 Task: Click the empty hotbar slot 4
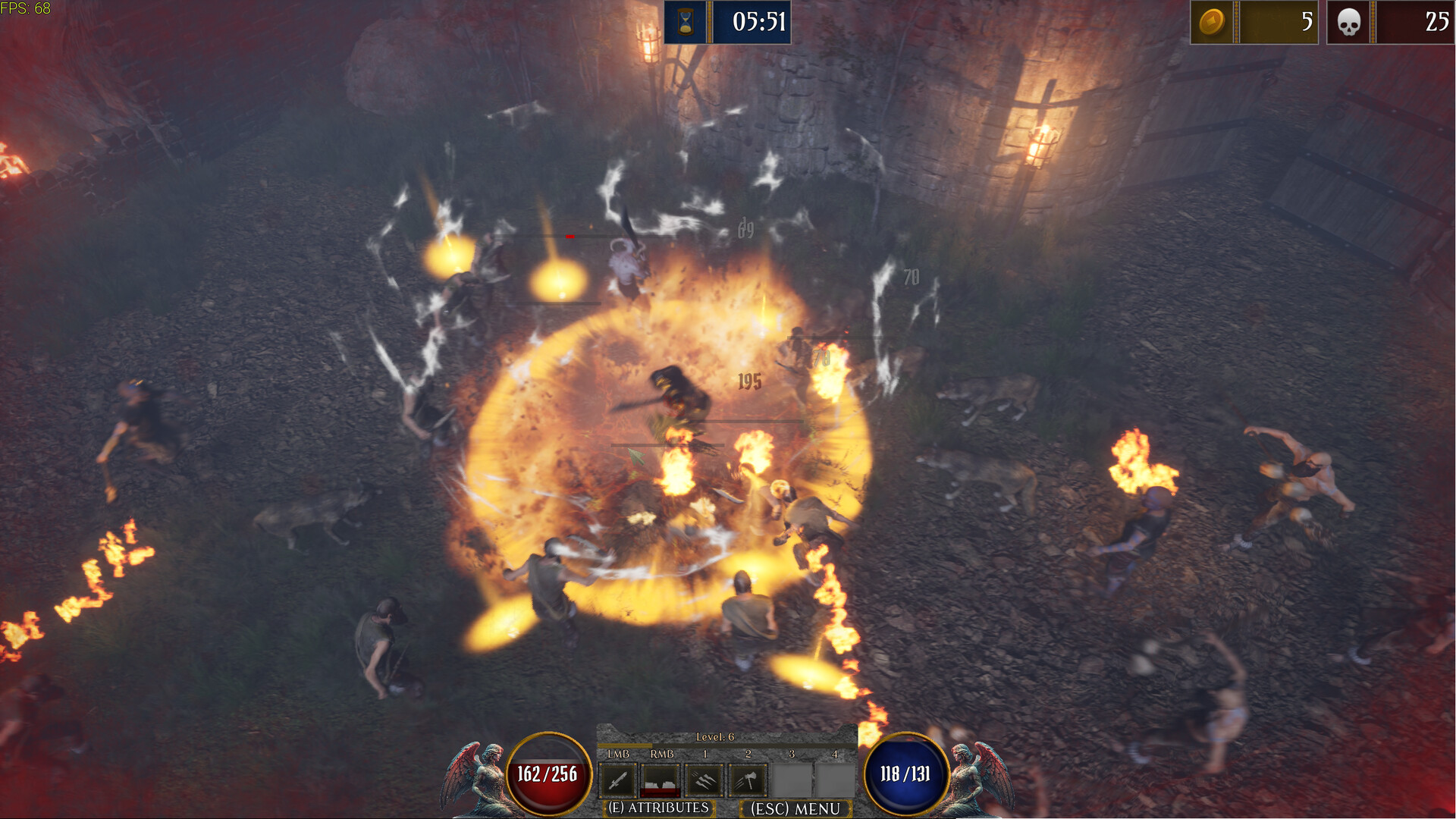[836, 781]
